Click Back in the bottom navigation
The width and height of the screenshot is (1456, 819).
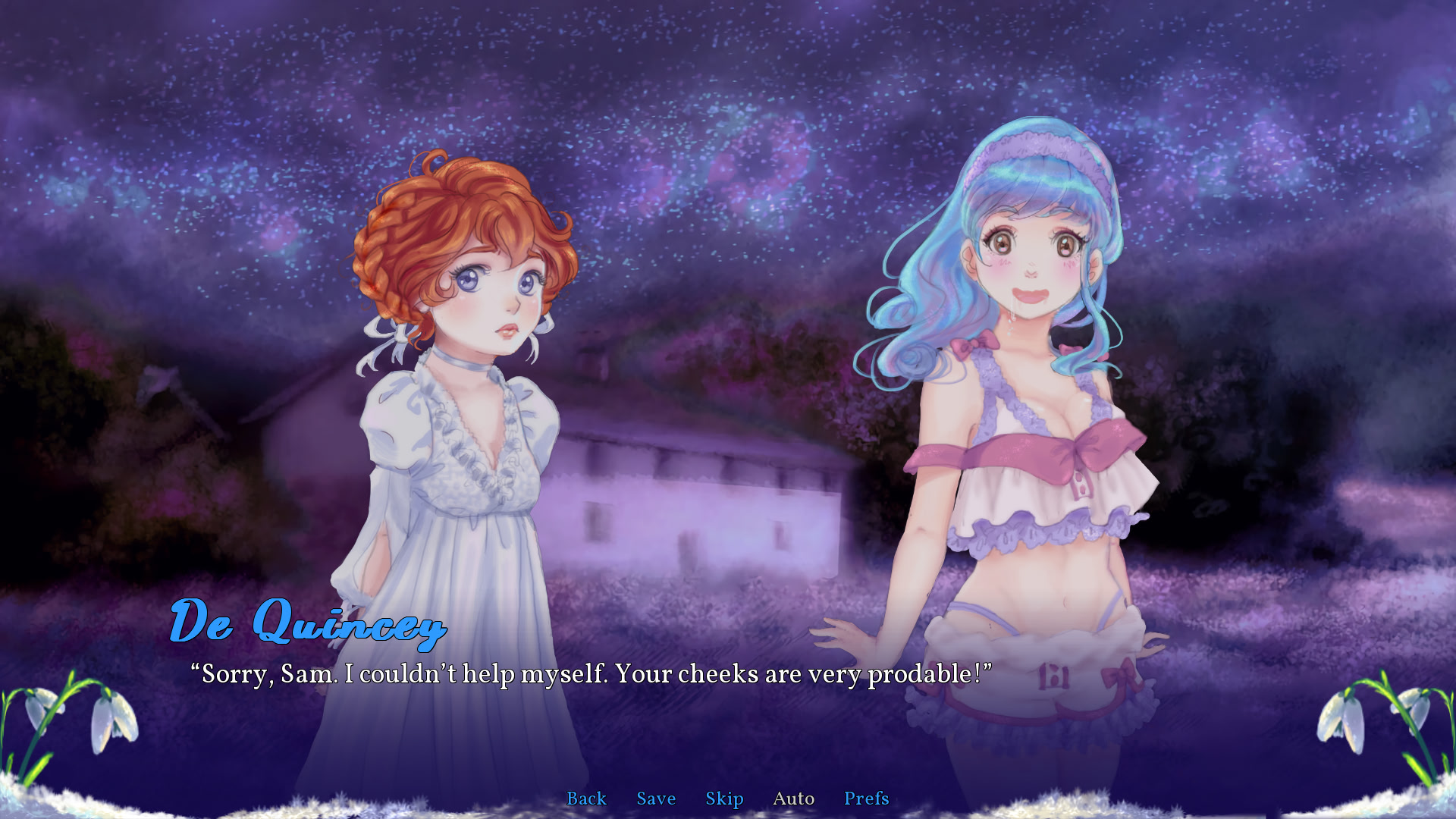[586, 799]
